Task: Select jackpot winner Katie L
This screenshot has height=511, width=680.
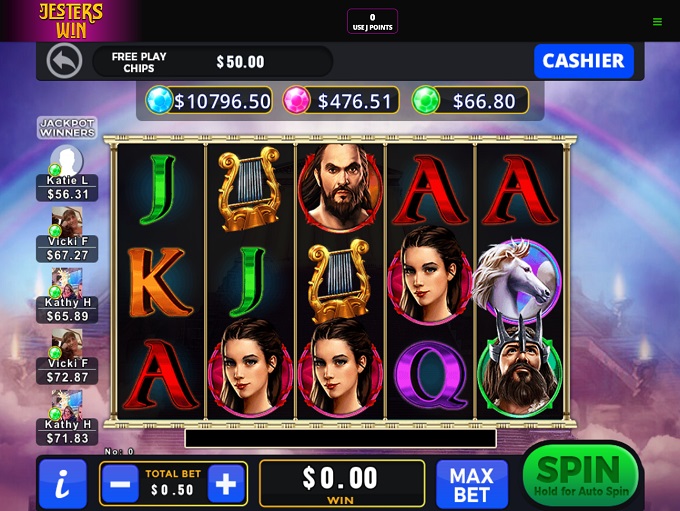Action: click(x=67, y=173)
